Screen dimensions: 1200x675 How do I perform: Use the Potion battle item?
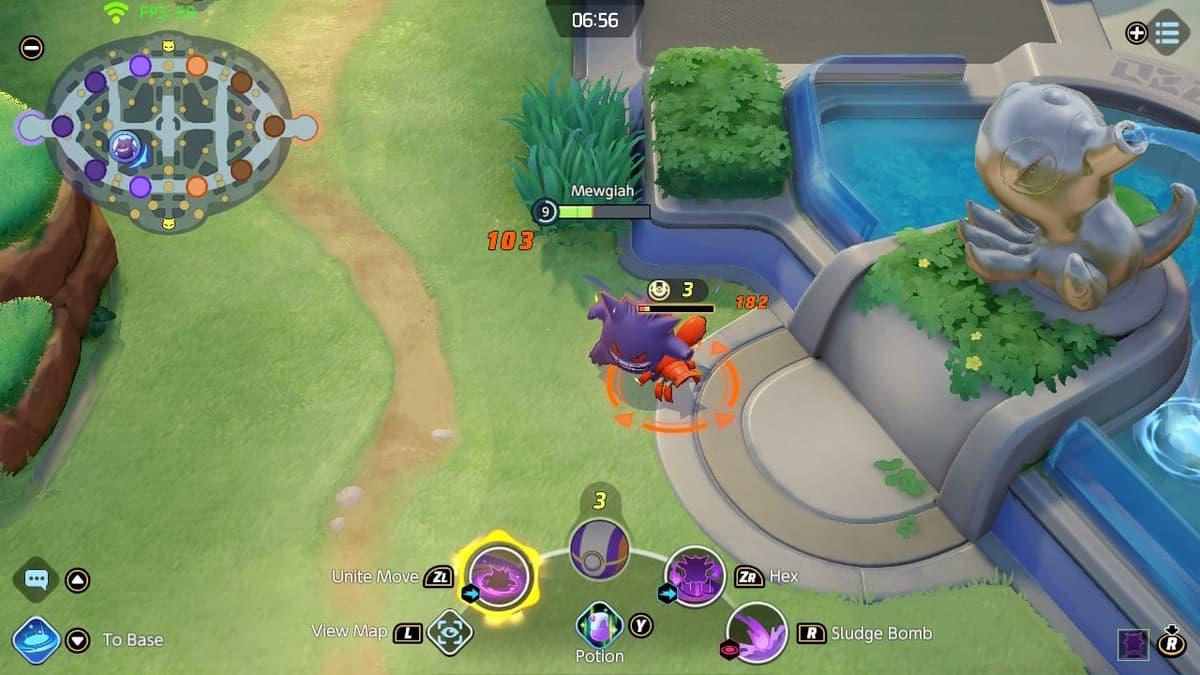point(600,625)
